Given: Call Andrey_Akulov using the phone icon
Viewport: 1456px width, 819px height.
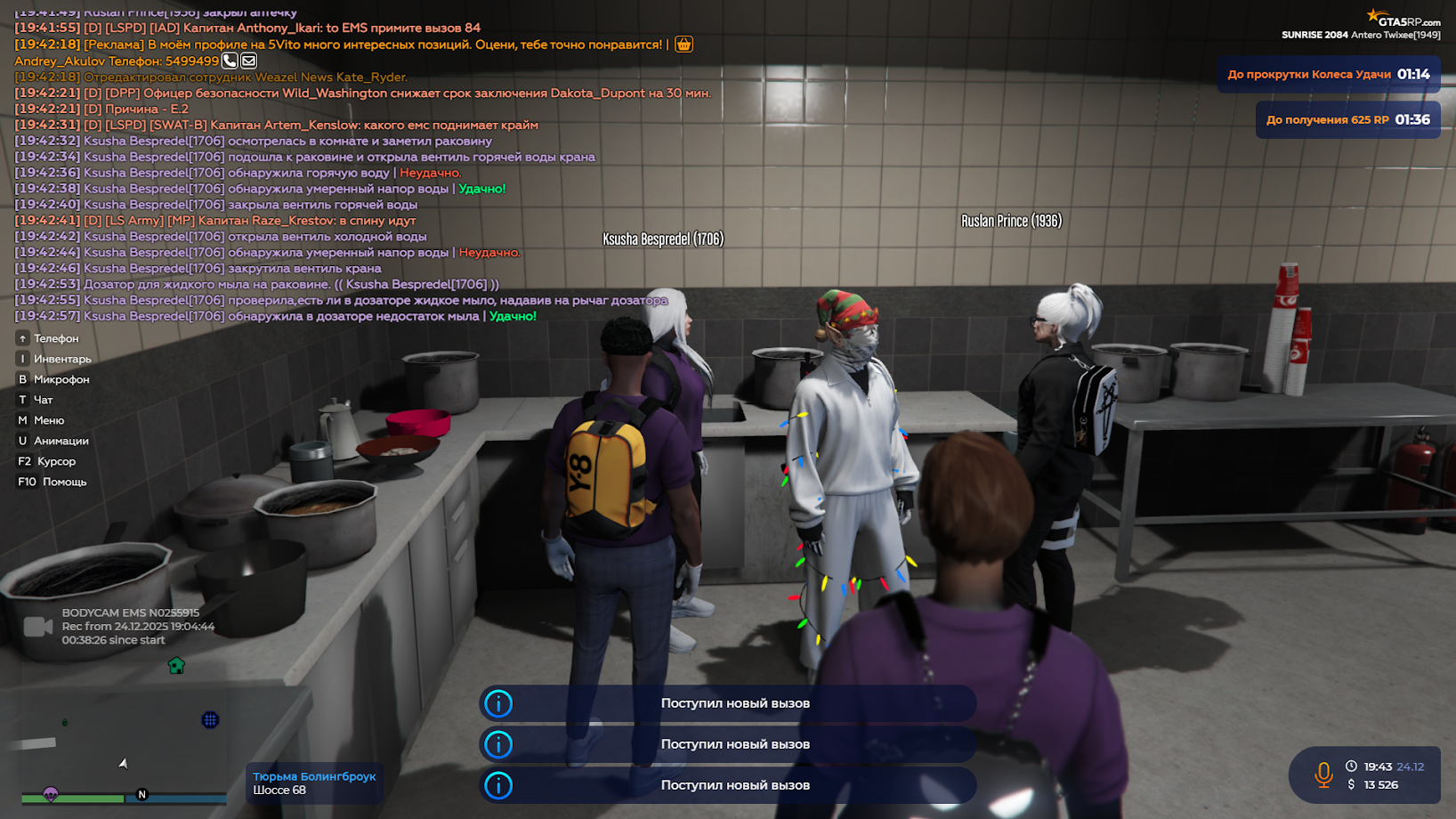Looking at the screenshot, I should click(x=230, y=61).
